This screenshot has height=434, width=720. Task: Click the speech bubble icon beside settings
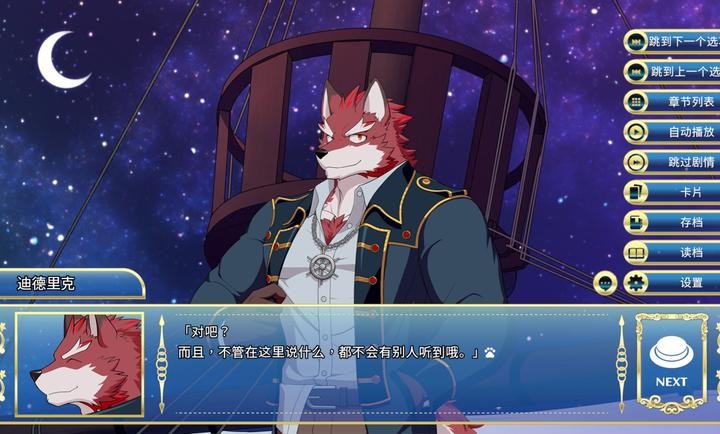(605, 283)
